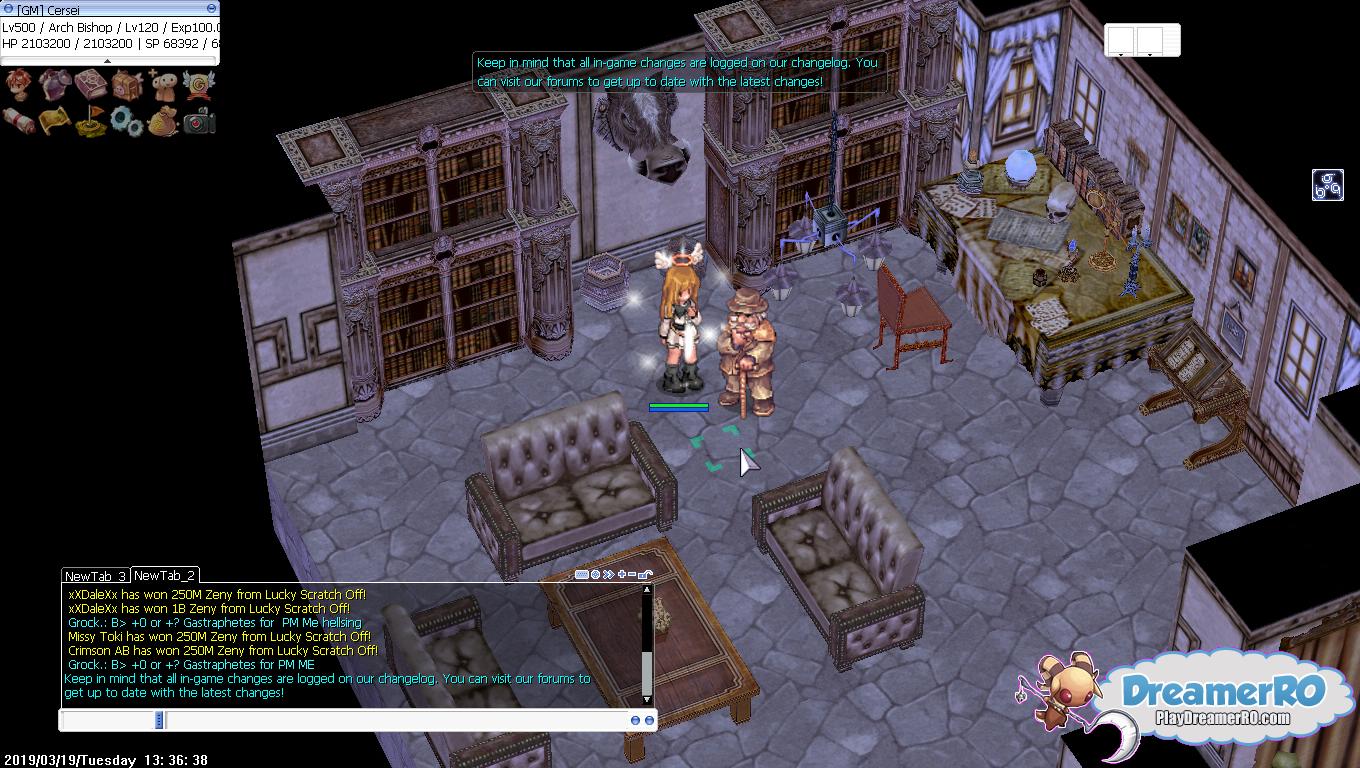Minimize the [GM] Cersei info window

point(211,9)
